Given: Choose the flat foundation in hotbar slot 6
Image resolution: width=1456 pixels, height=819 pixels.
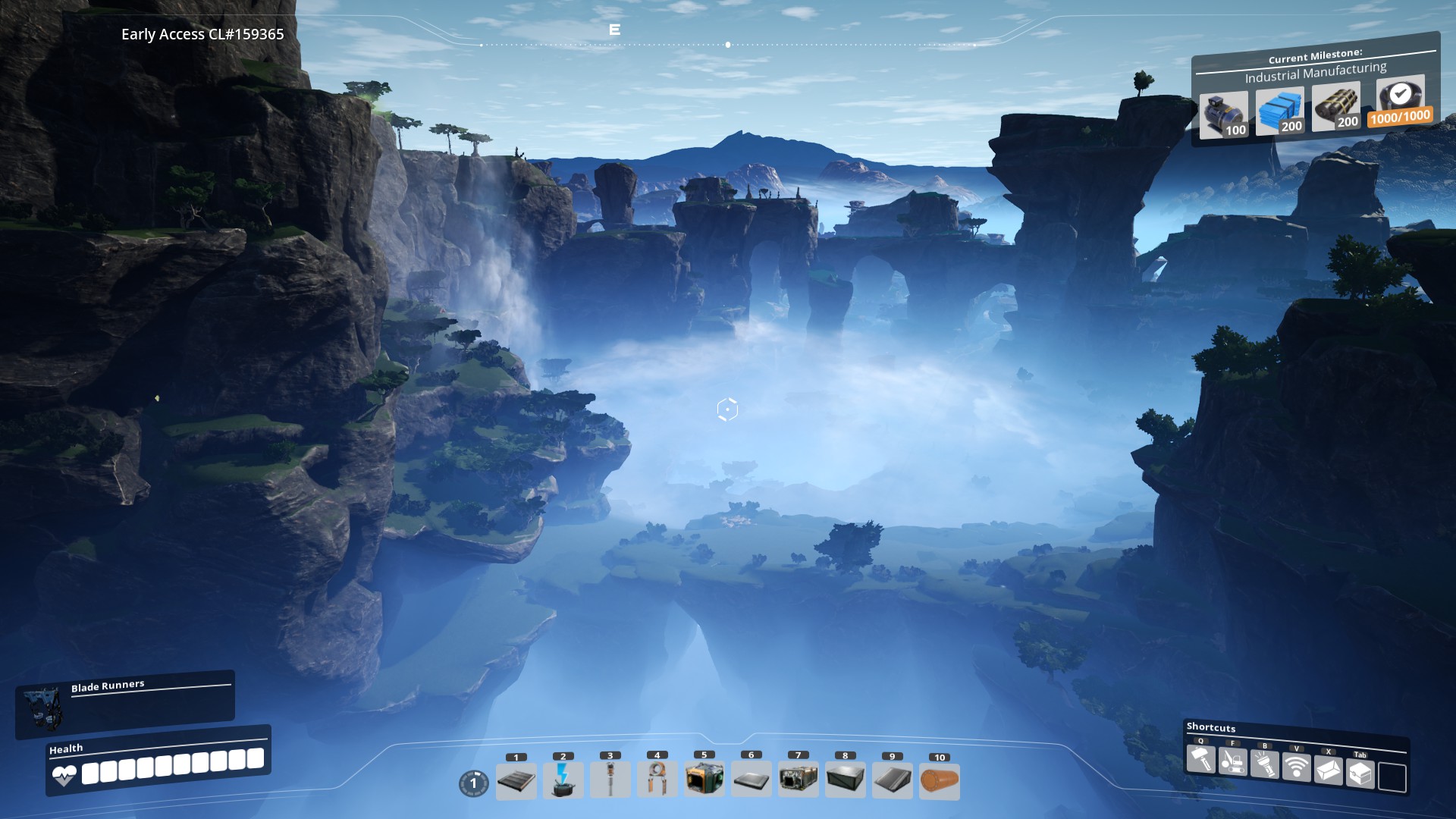Looking at the screenshot, I should (x=752, y=780).
